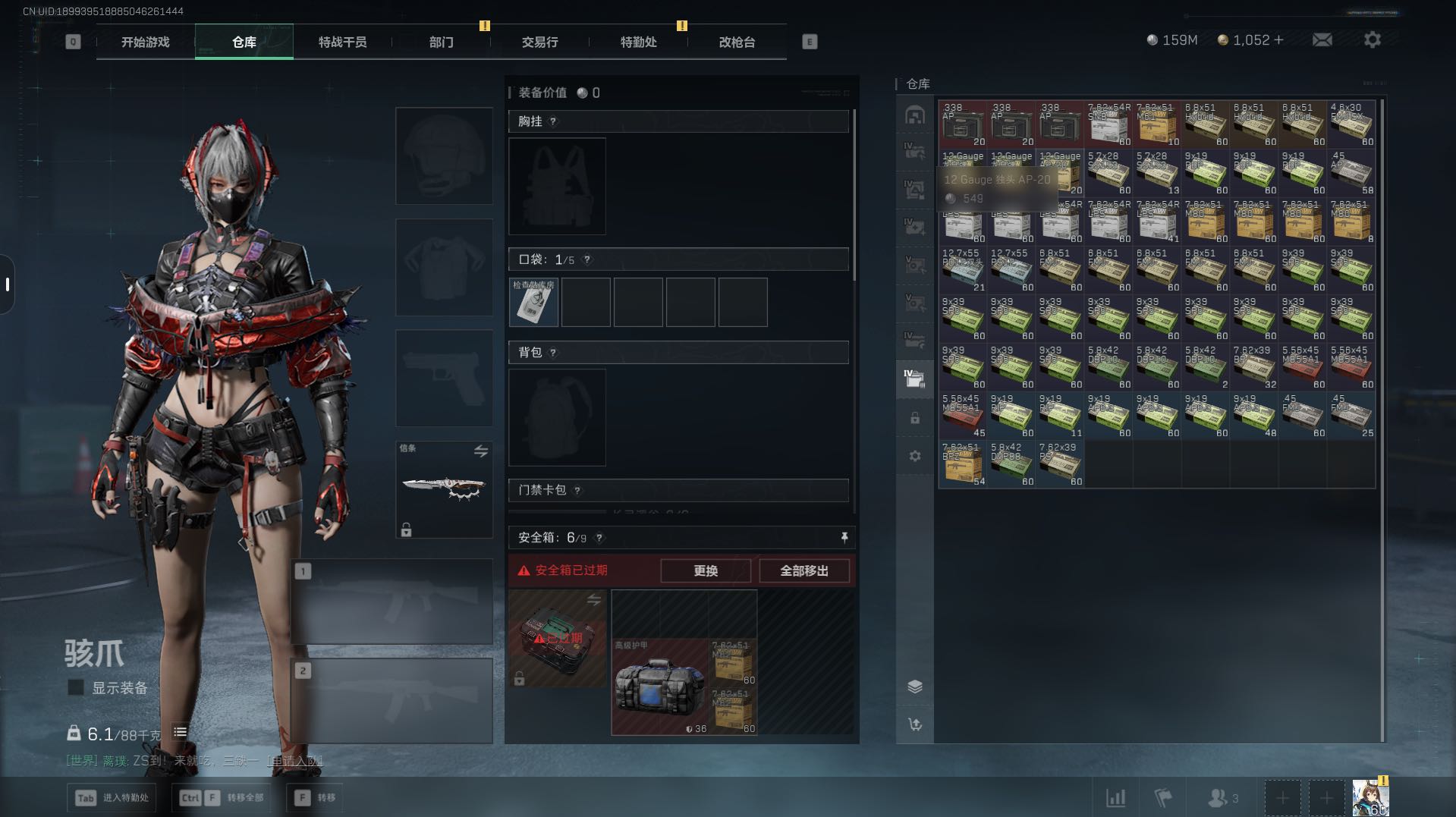1456x817 pixels.
Task: Click the player avatar thumbnail
Action: [x=1370, y=798]
